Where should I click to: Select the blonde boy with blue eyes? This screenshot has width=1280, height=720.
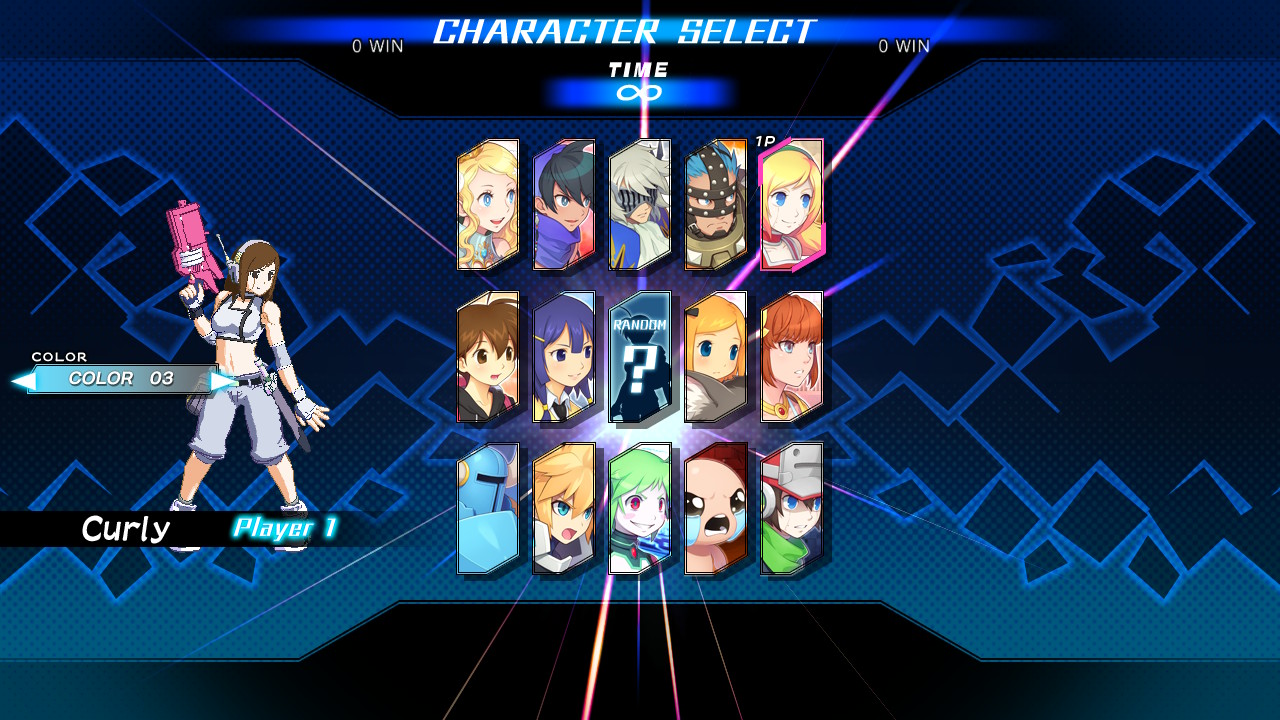564,509
